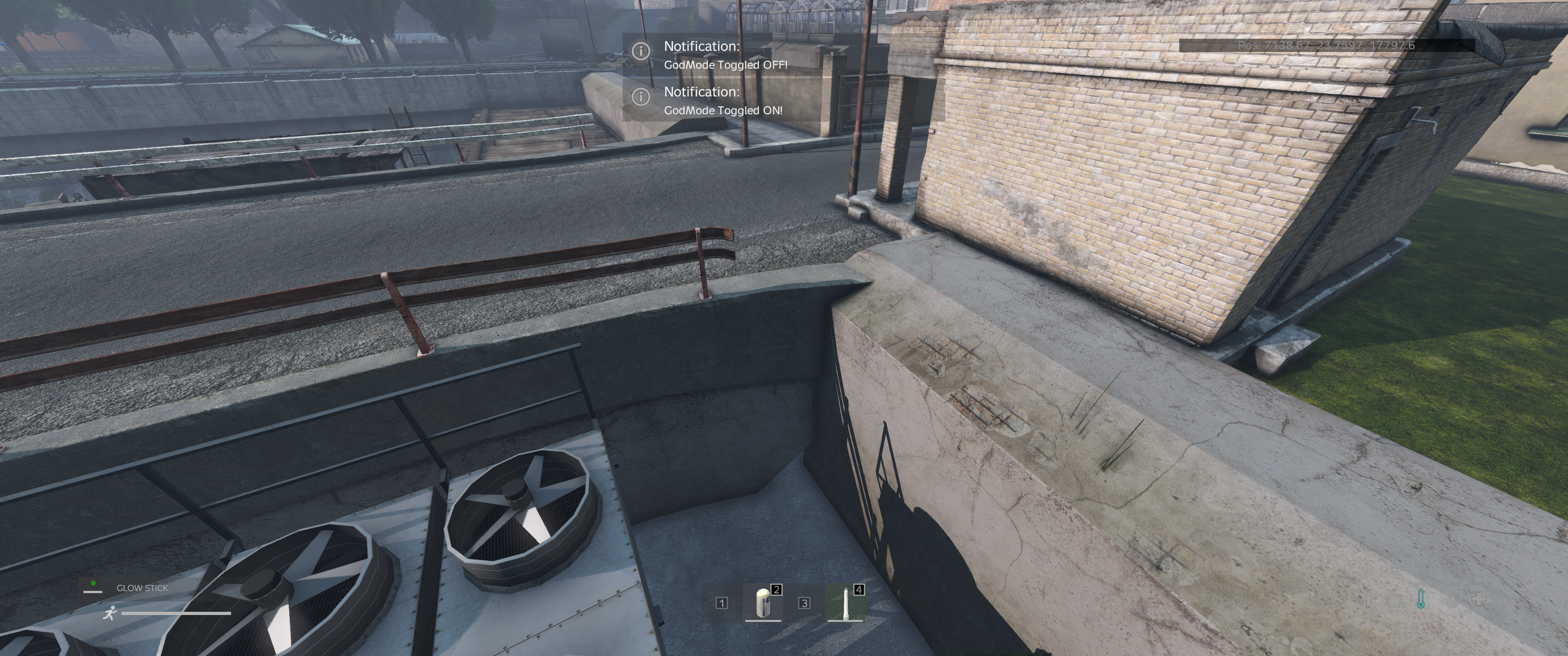Click the running man stamina icon

(109, 613)
